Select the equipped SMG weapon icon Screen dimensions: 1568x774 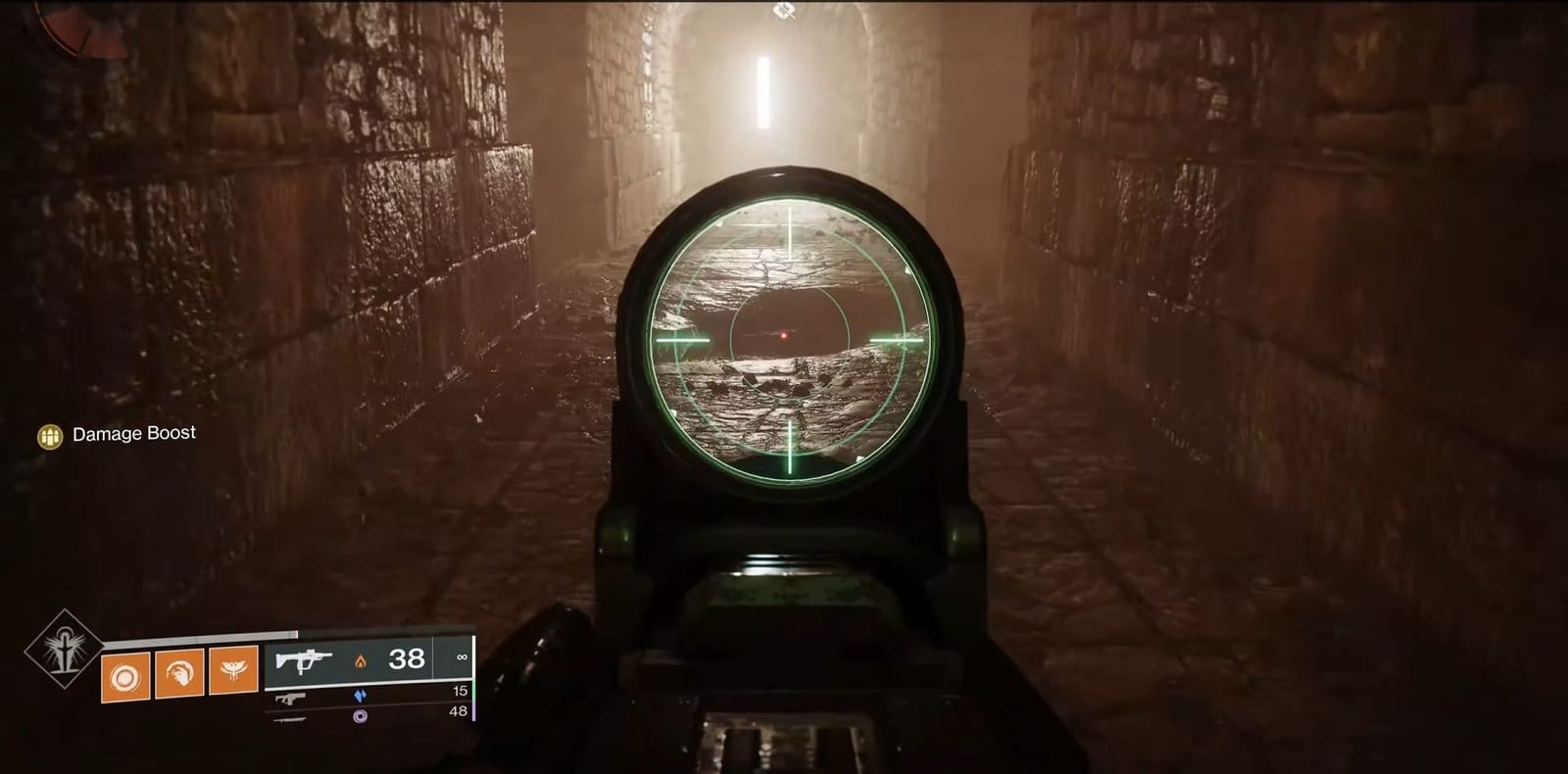[x=306, y=660]
